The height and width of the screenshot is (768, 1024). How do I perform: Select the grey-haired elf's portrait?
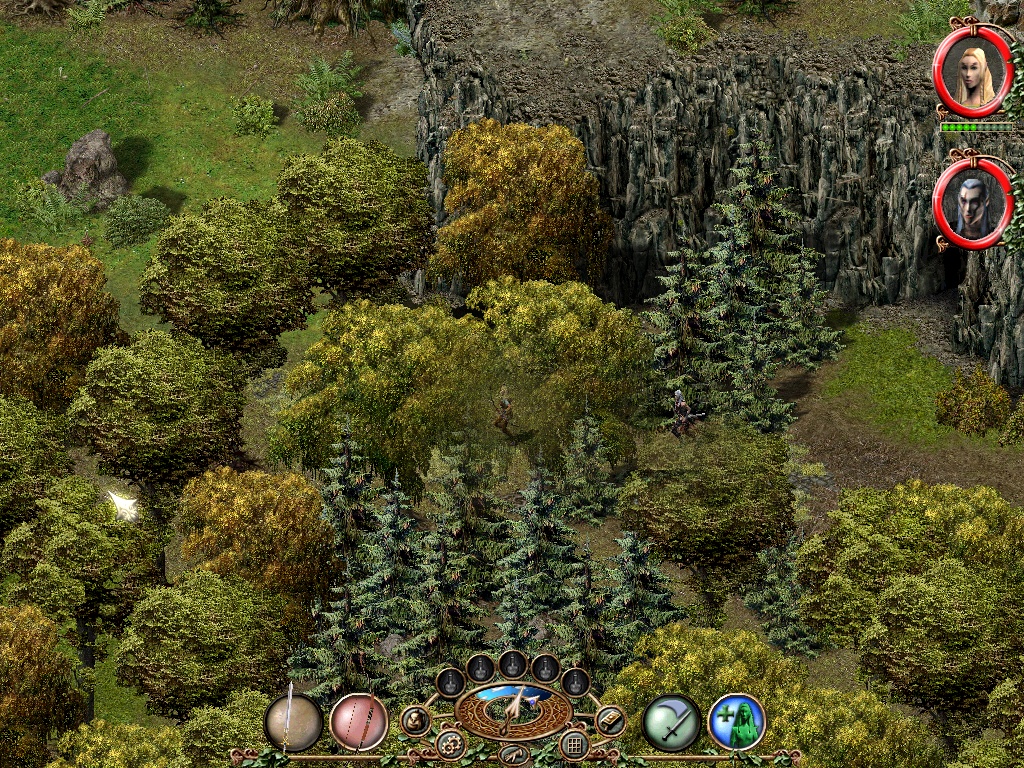[972, 204]
